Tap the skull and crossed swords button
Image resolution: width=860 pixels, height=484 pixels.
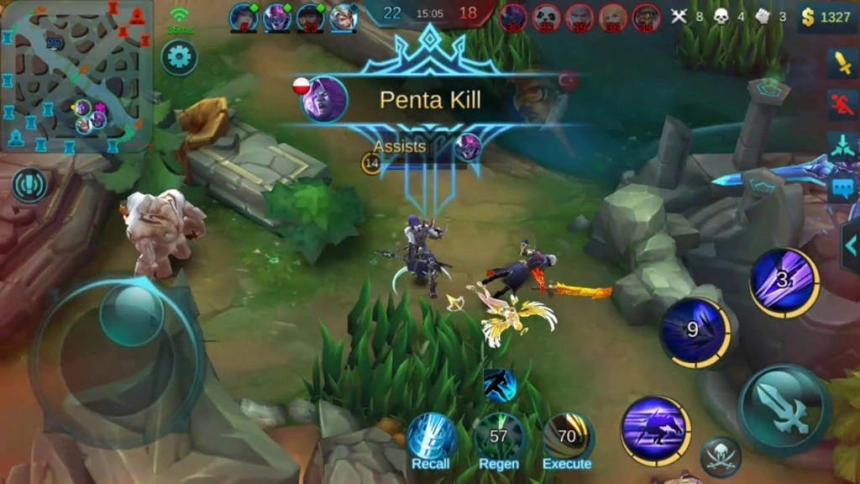pos(720,456)
